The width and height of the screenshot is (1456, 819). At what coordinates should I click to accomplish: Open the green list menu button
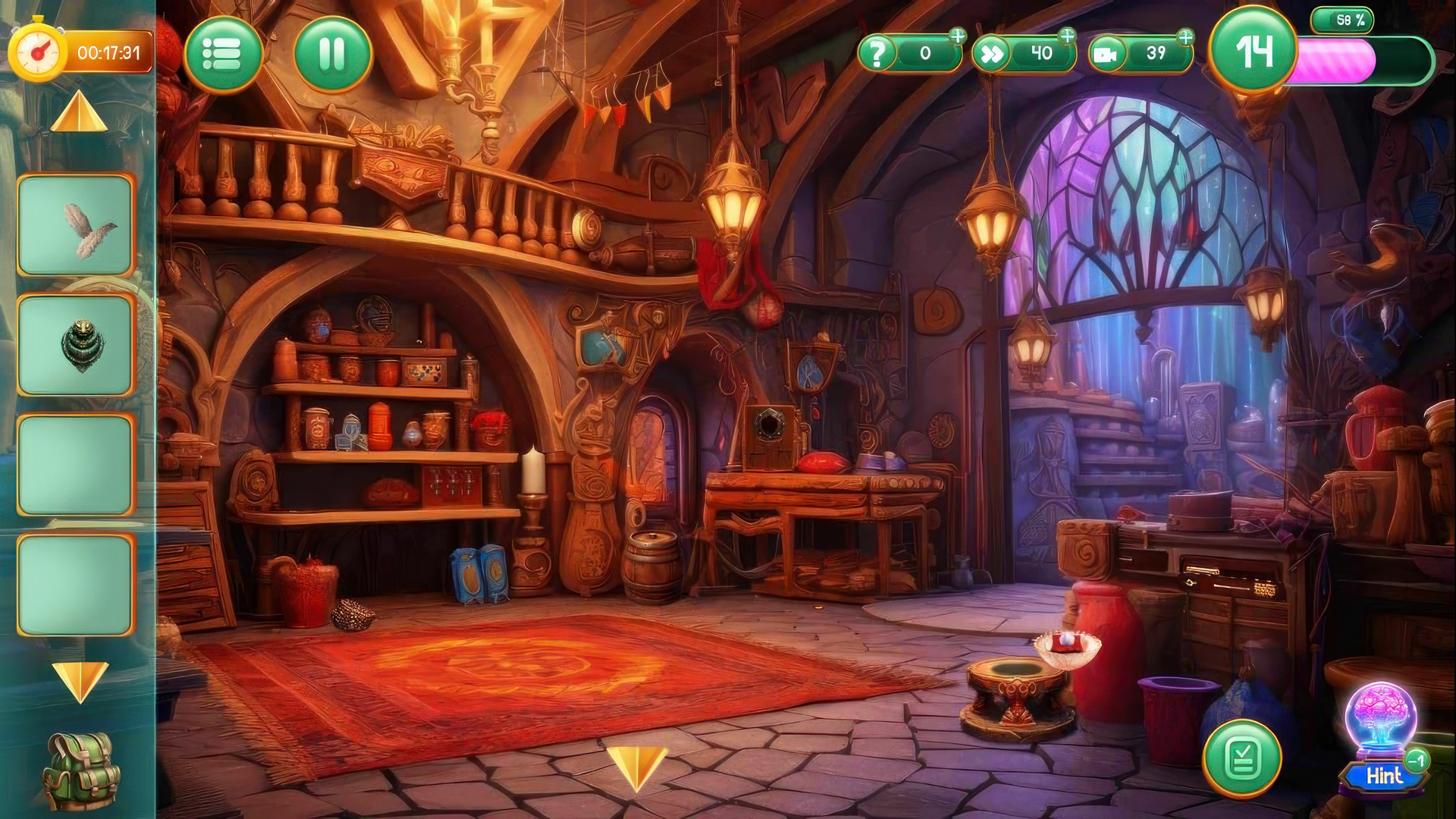click(223, 54)
